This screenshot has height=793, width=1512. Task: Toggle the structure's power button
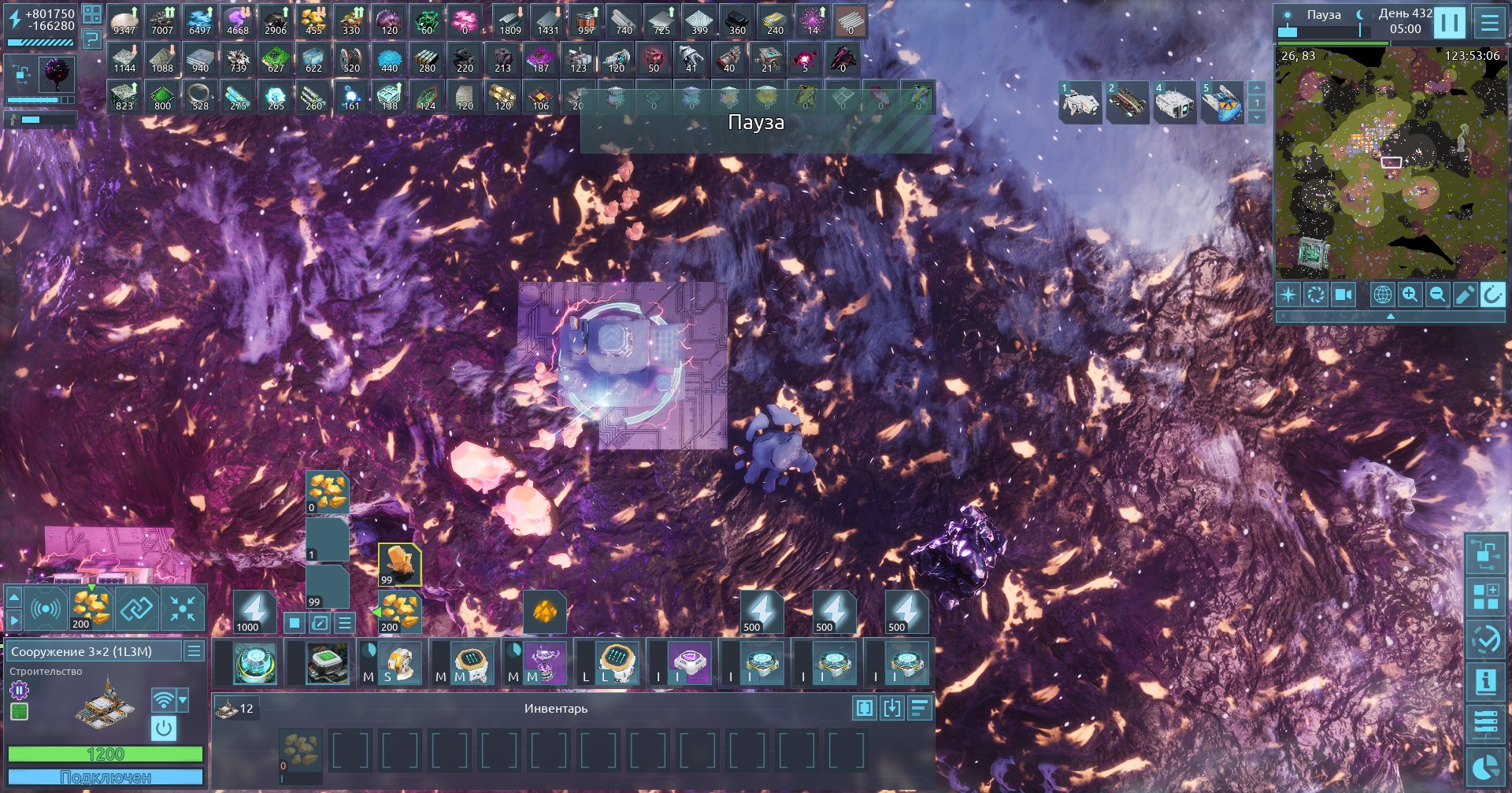tap(164, 728)
